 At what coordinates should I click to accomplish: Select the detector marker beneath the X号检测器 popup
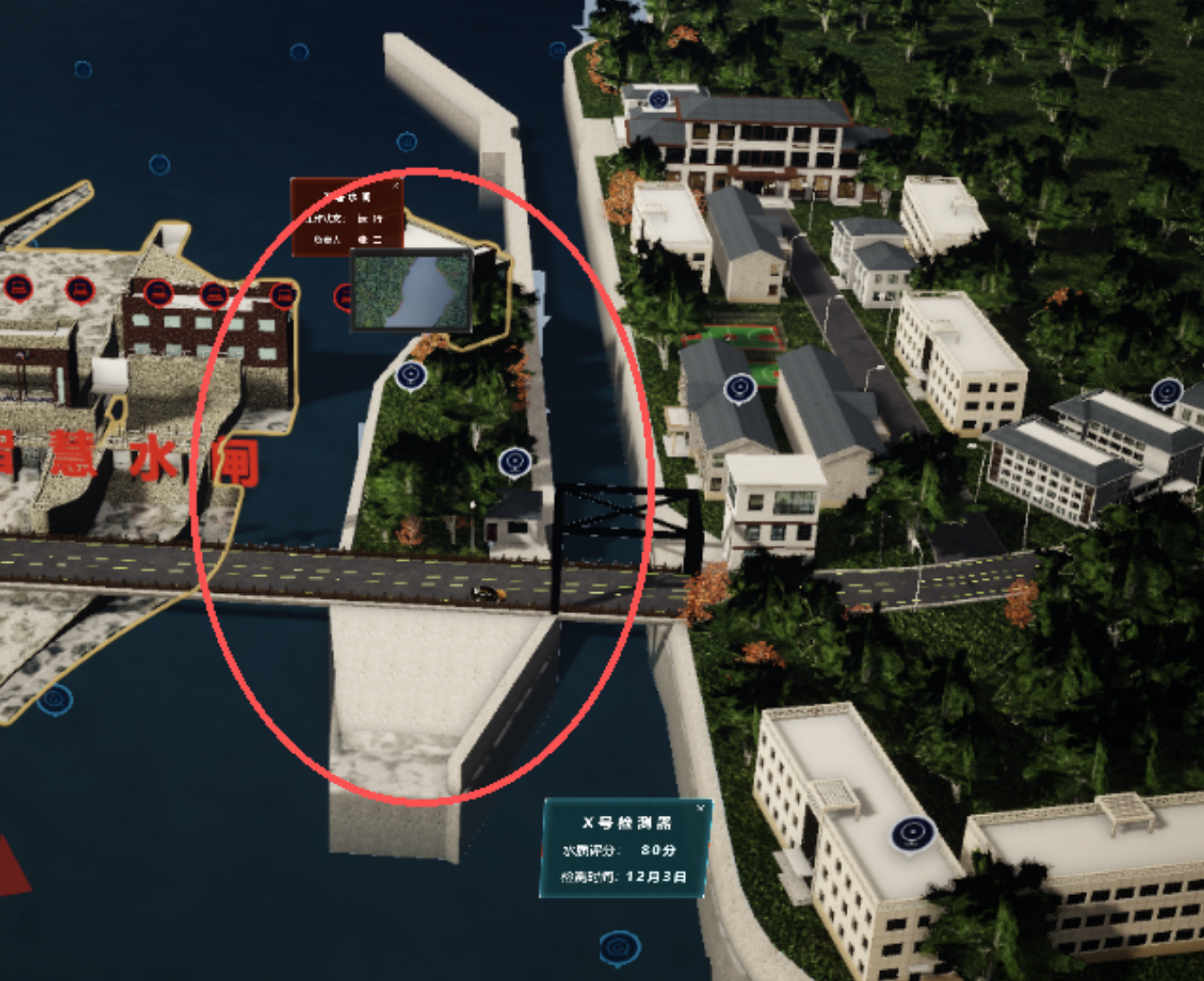coord(619,947)
